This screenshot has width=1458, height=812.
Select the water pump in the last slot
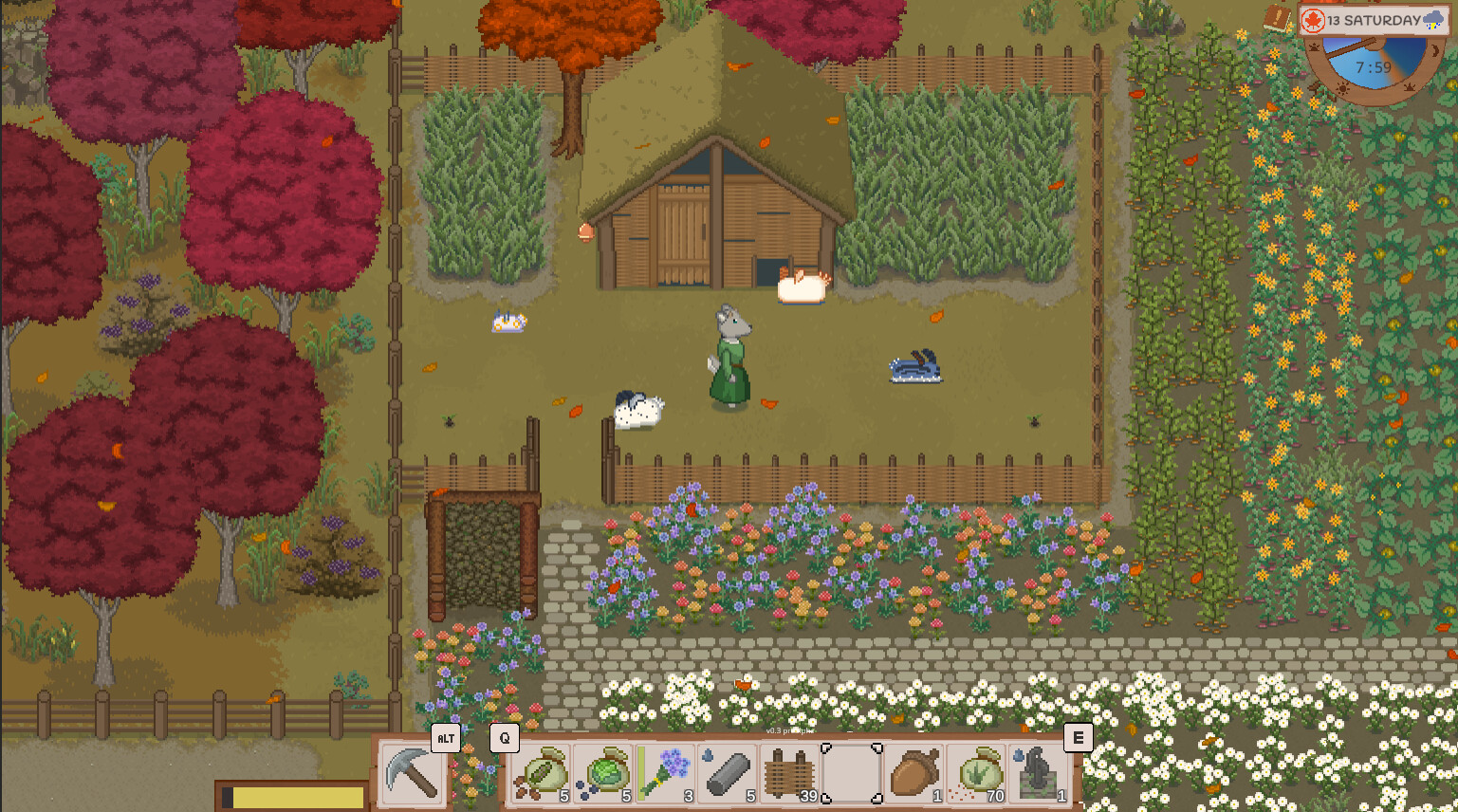click(x=1039, y=773)
